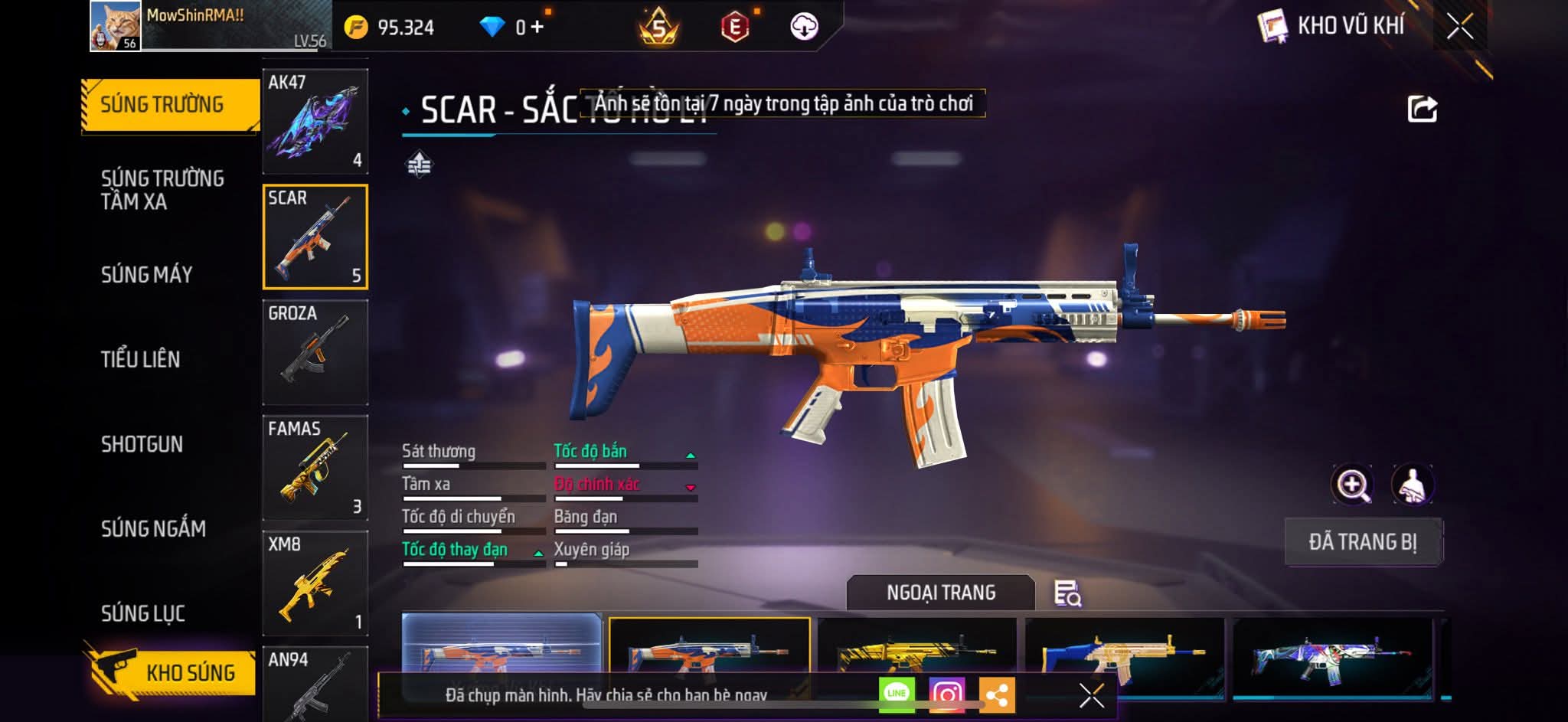This screenshot has width=1568, height=722.
Task: Click the Đã Trang Bị button
Action: 1363,541
